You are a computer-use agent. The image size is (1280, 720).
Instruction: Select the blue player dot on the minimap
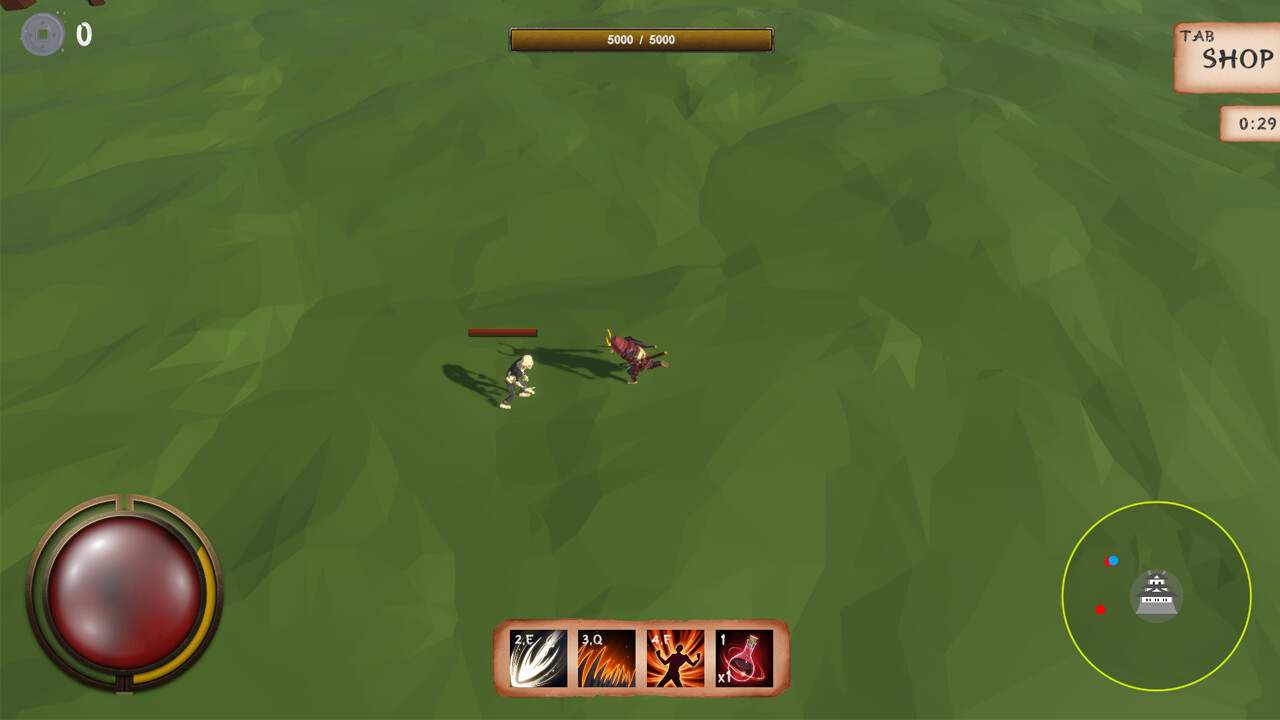[1113, 561]
